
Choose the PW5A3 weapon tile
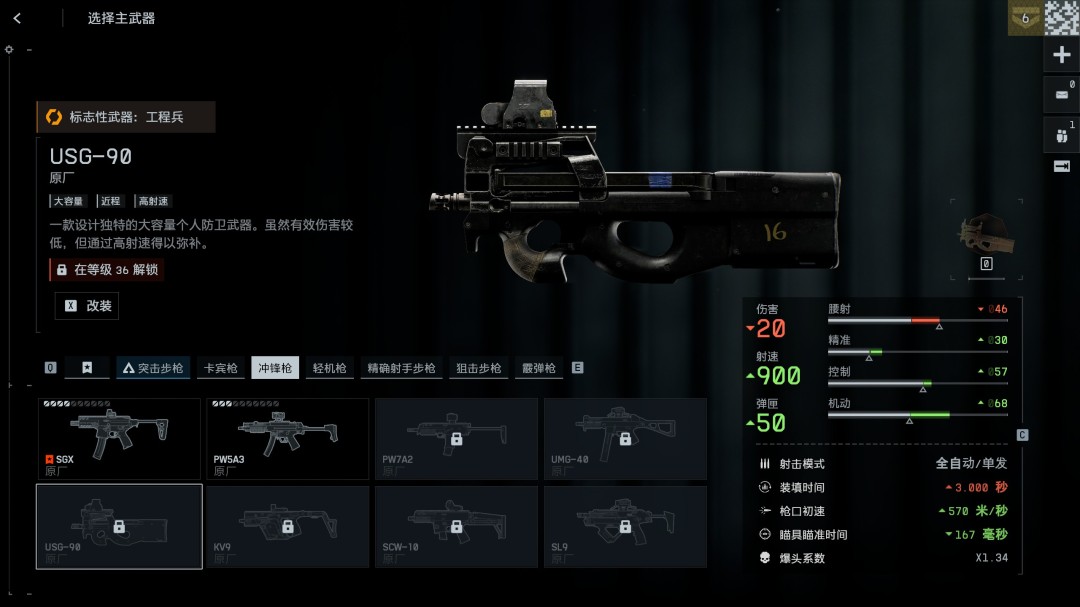point(288,438)
